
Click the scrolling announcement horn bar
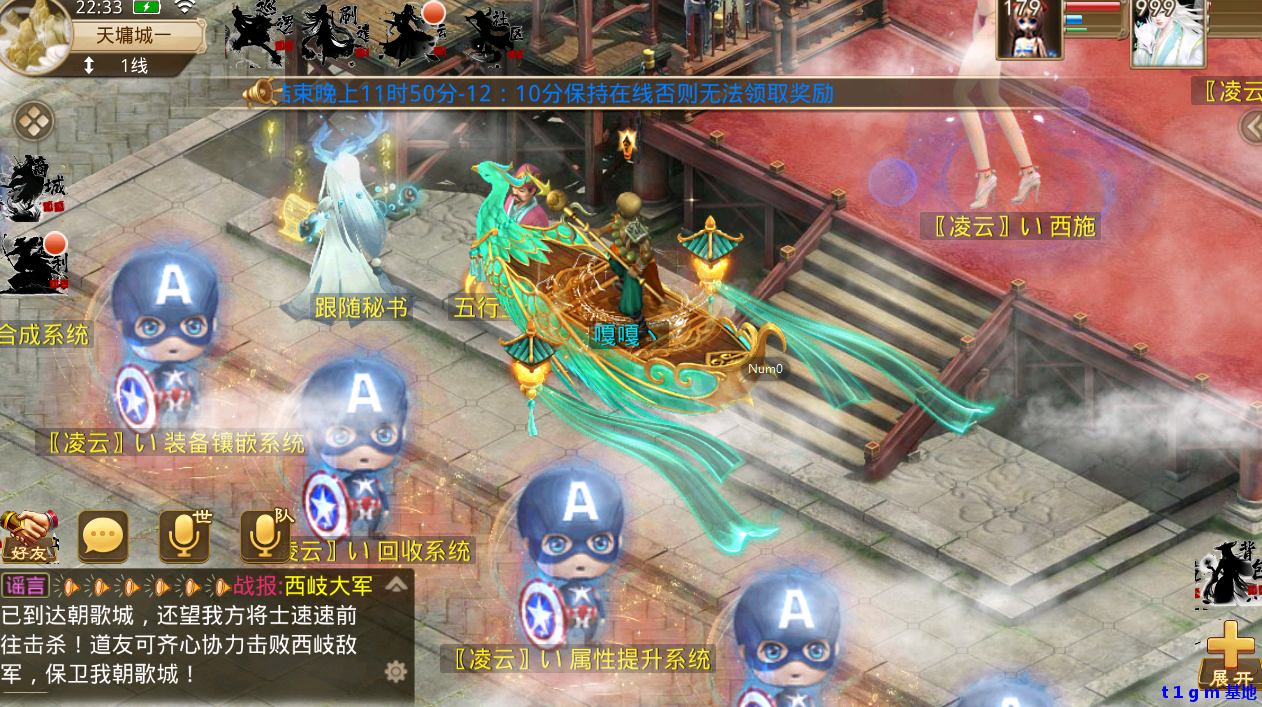point(540,94)
